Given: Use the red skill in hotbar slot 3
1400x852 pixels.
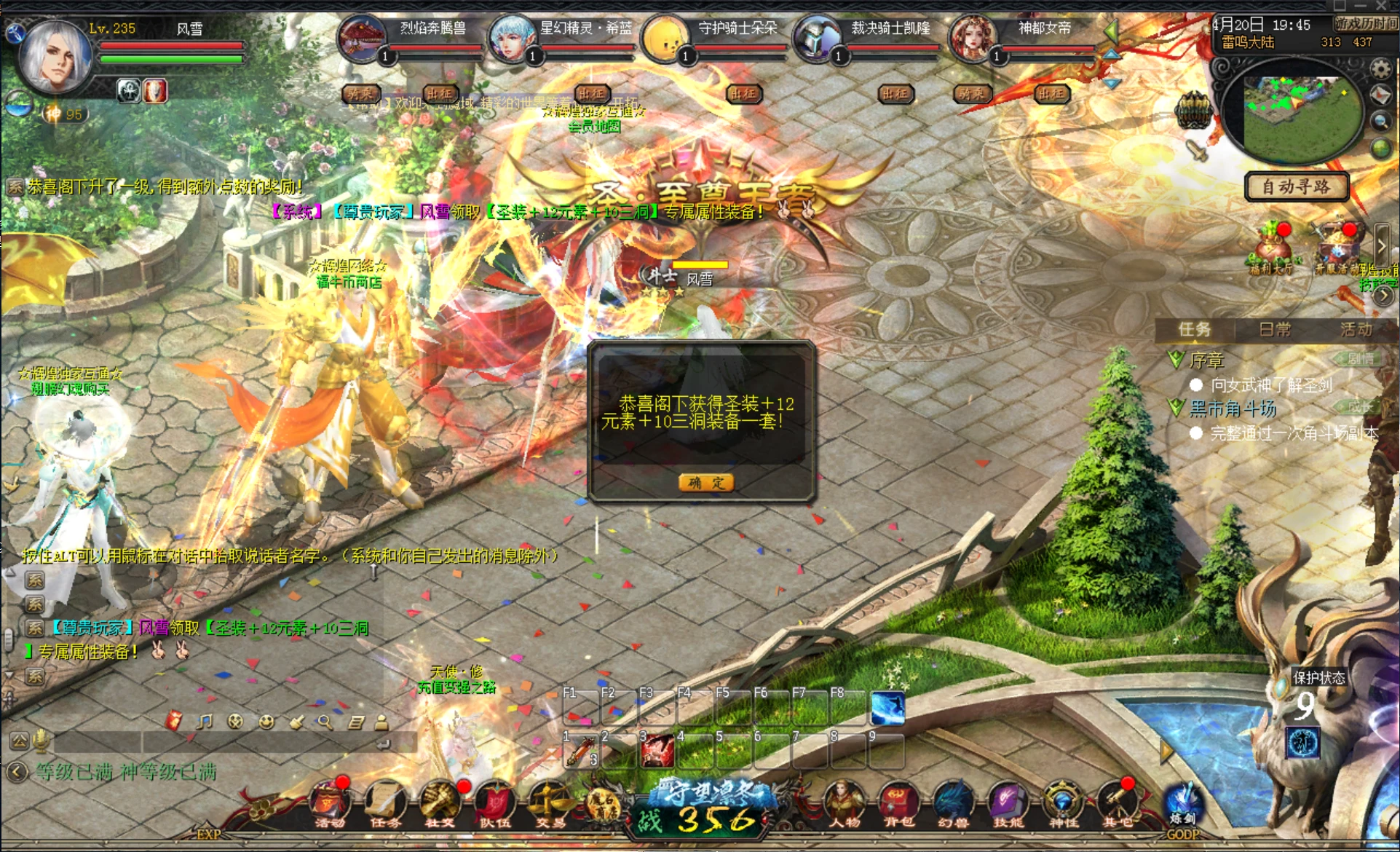Looking at the screenshot, I should pyautogui.click(x=657, y=750).
